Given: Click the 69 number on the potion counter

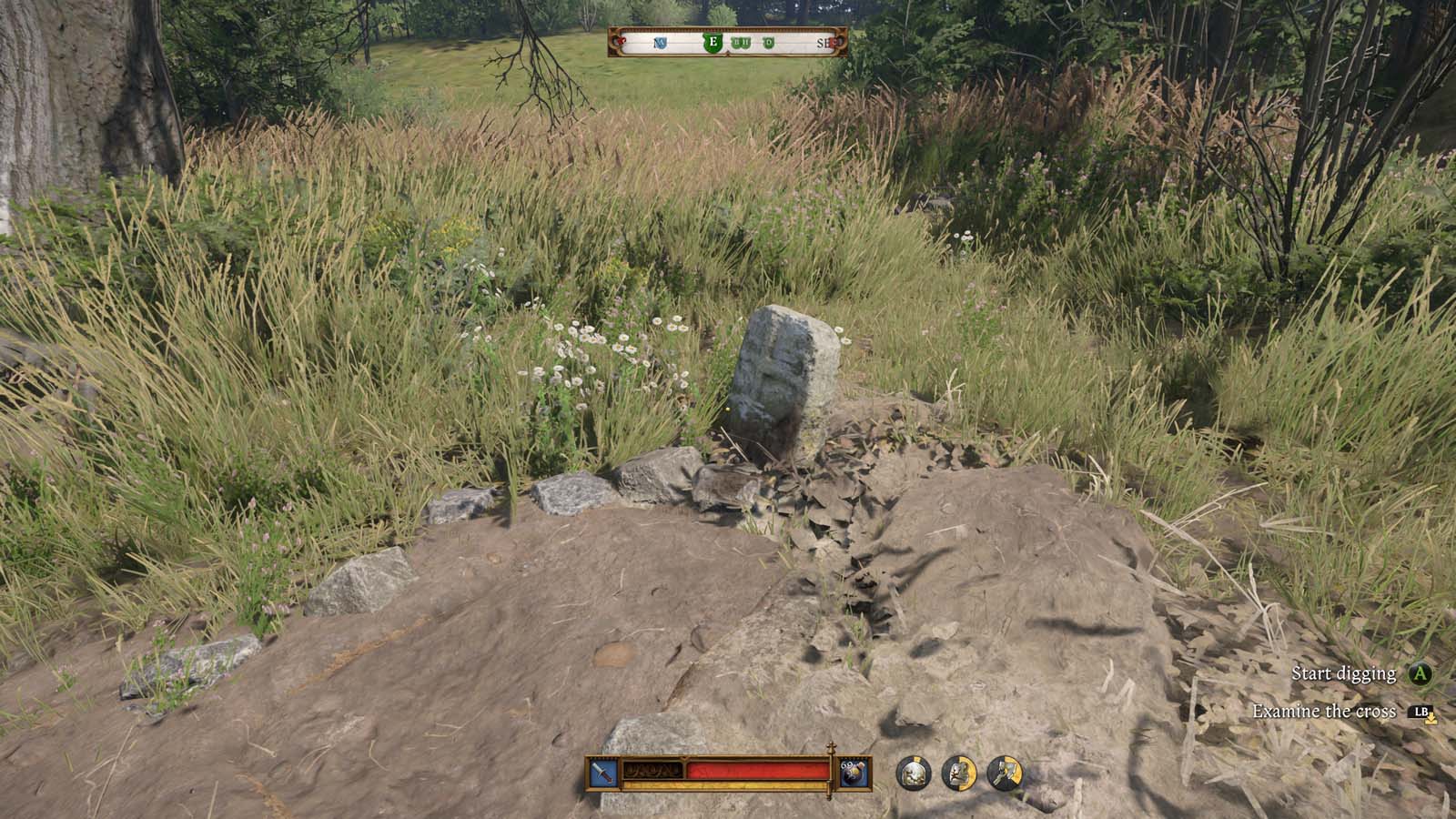Looking at the screenshot, I should point(845,765).
